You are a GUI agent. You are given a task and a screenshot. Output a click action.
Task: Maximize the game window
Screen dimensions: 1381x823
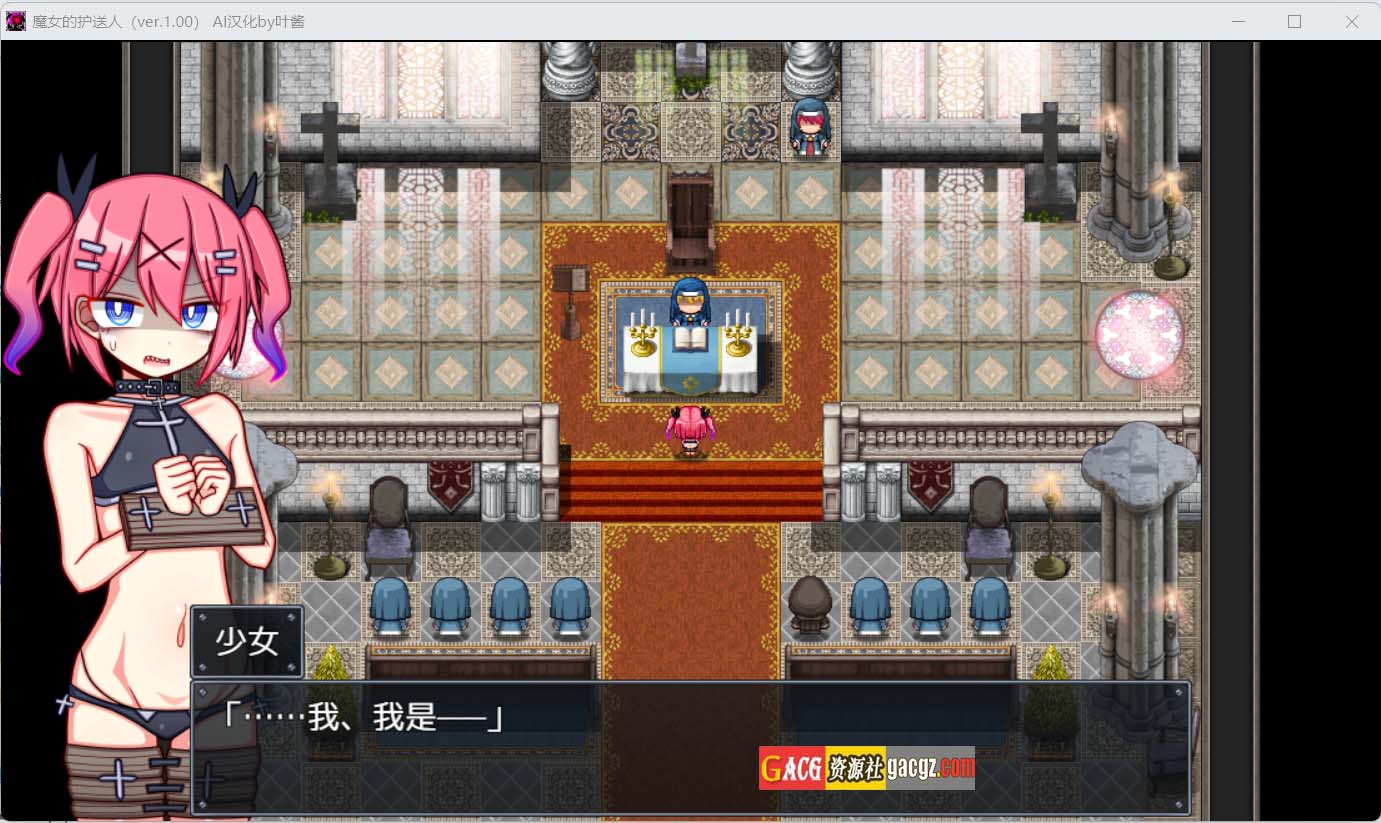pyautogui.click(x=1294, y=21)
